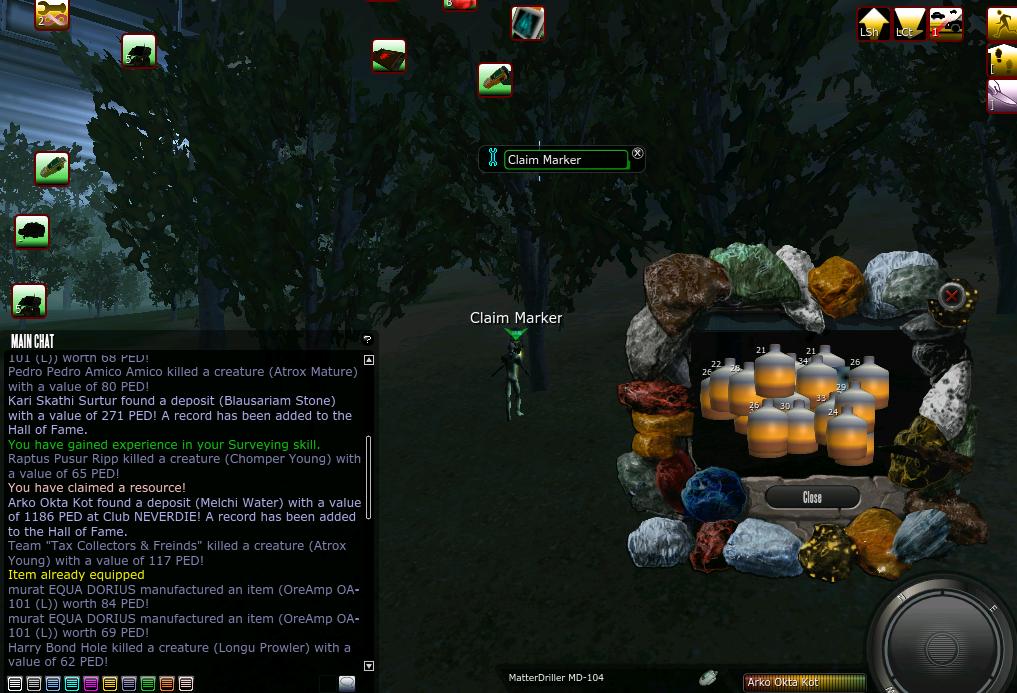This screenshot has width=1017, height=693.
Task: Select the magenta chat channel filter
Action: pyautogui.click(x=91, y=684)
